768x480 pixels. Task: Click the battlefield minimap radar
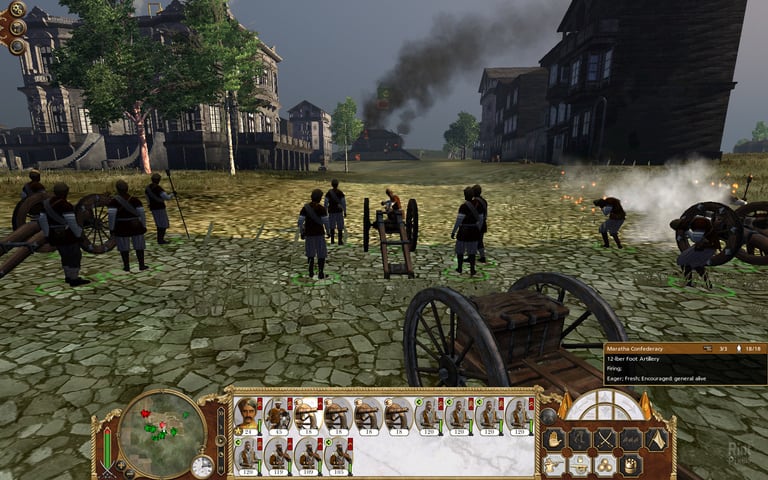coord(160,433)
